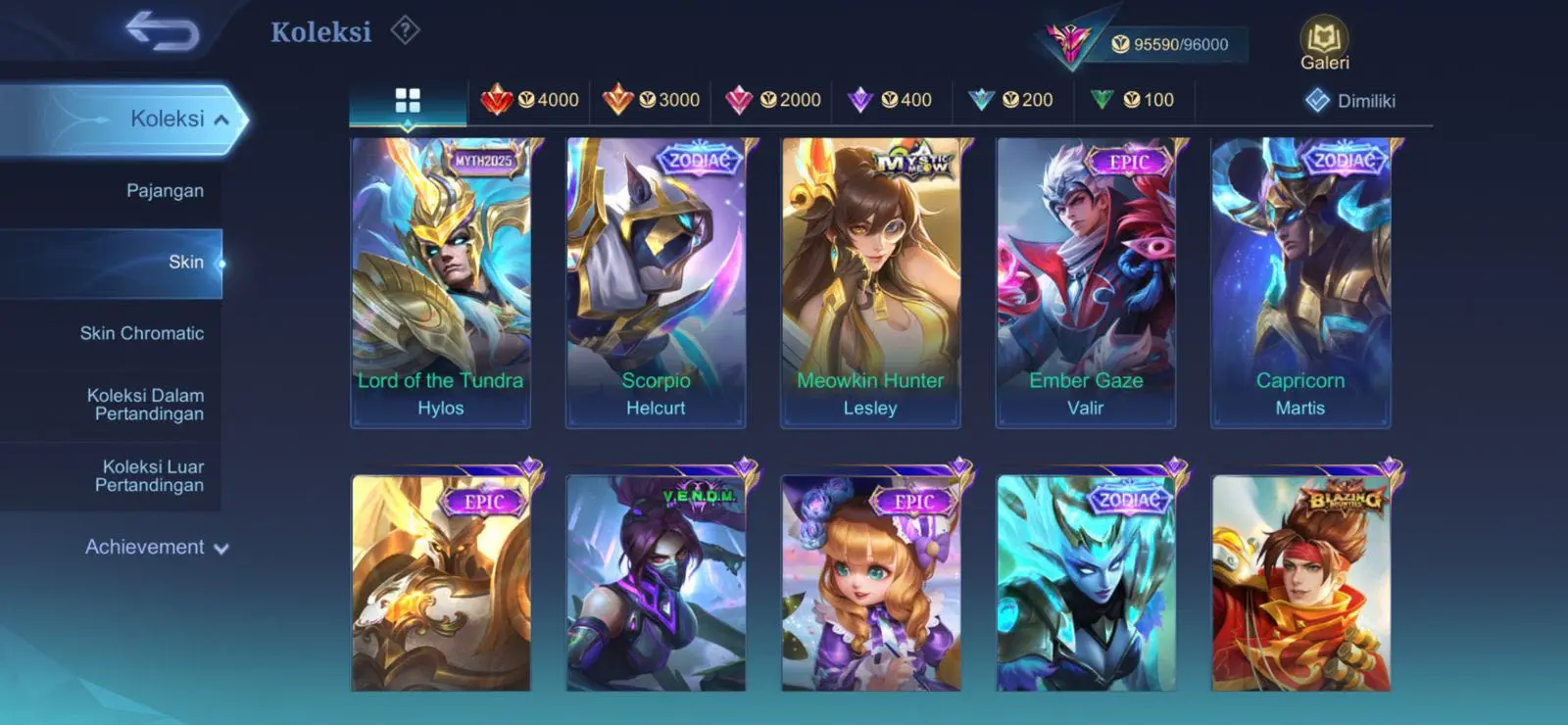This screenshot has width=1568, height=725.
Task: Filter skins by the 2000 tier
Action: coord(772,100)
